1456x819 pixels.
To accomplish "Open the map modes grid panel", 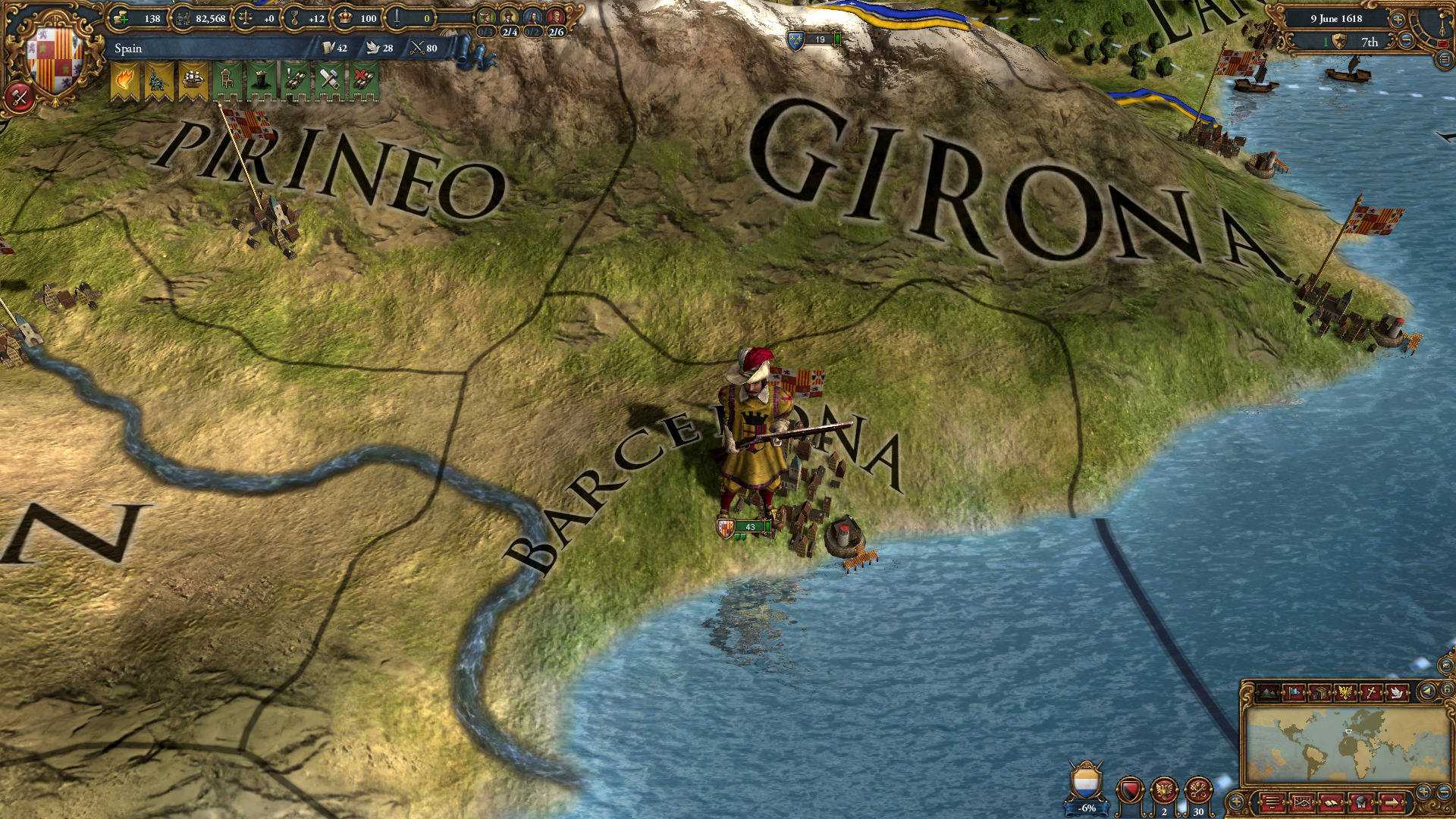I will (1303, 802).
